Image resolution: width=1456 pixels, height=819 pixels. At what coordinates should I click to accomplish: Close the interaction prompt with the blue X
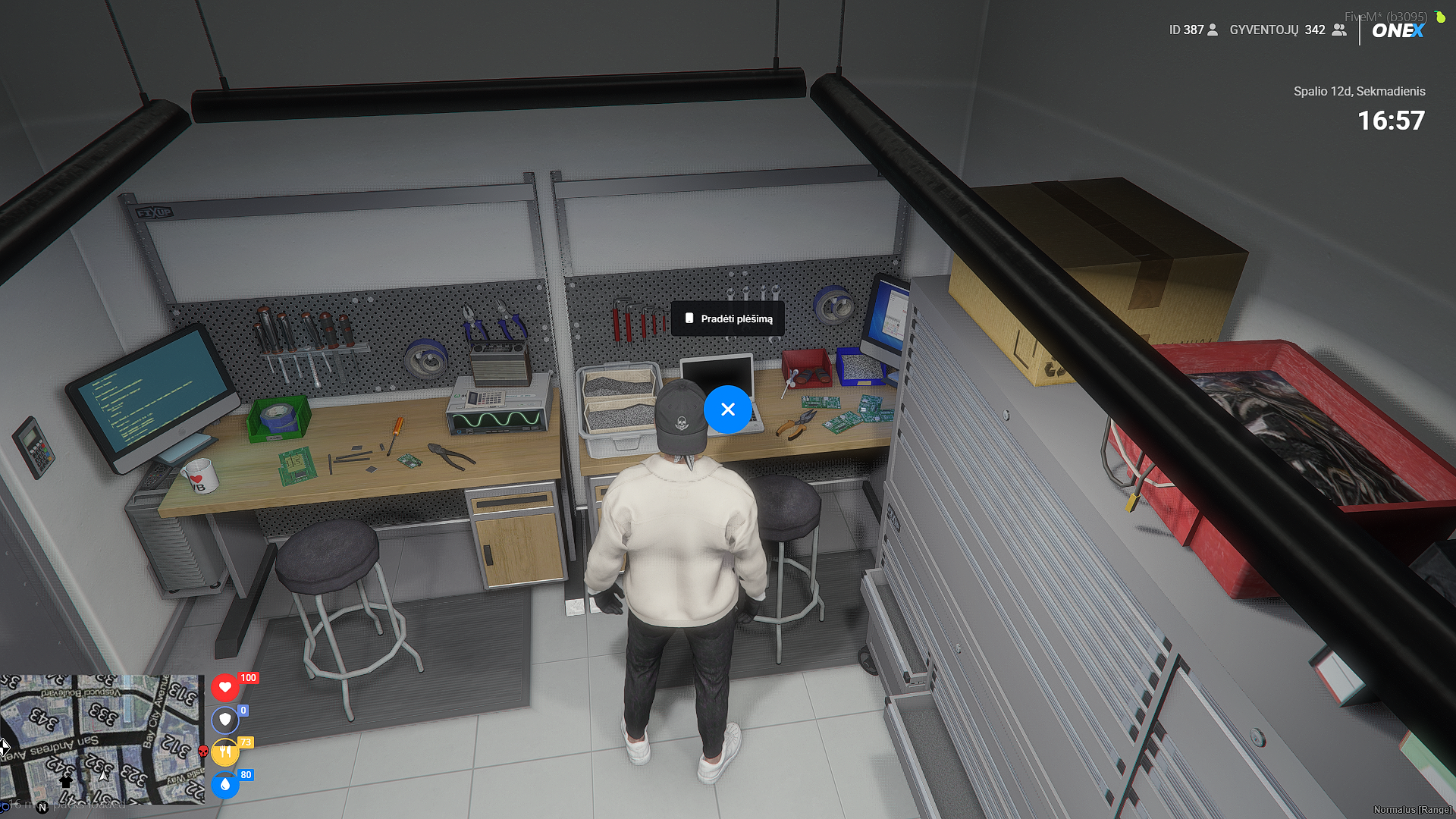(728, 409)
